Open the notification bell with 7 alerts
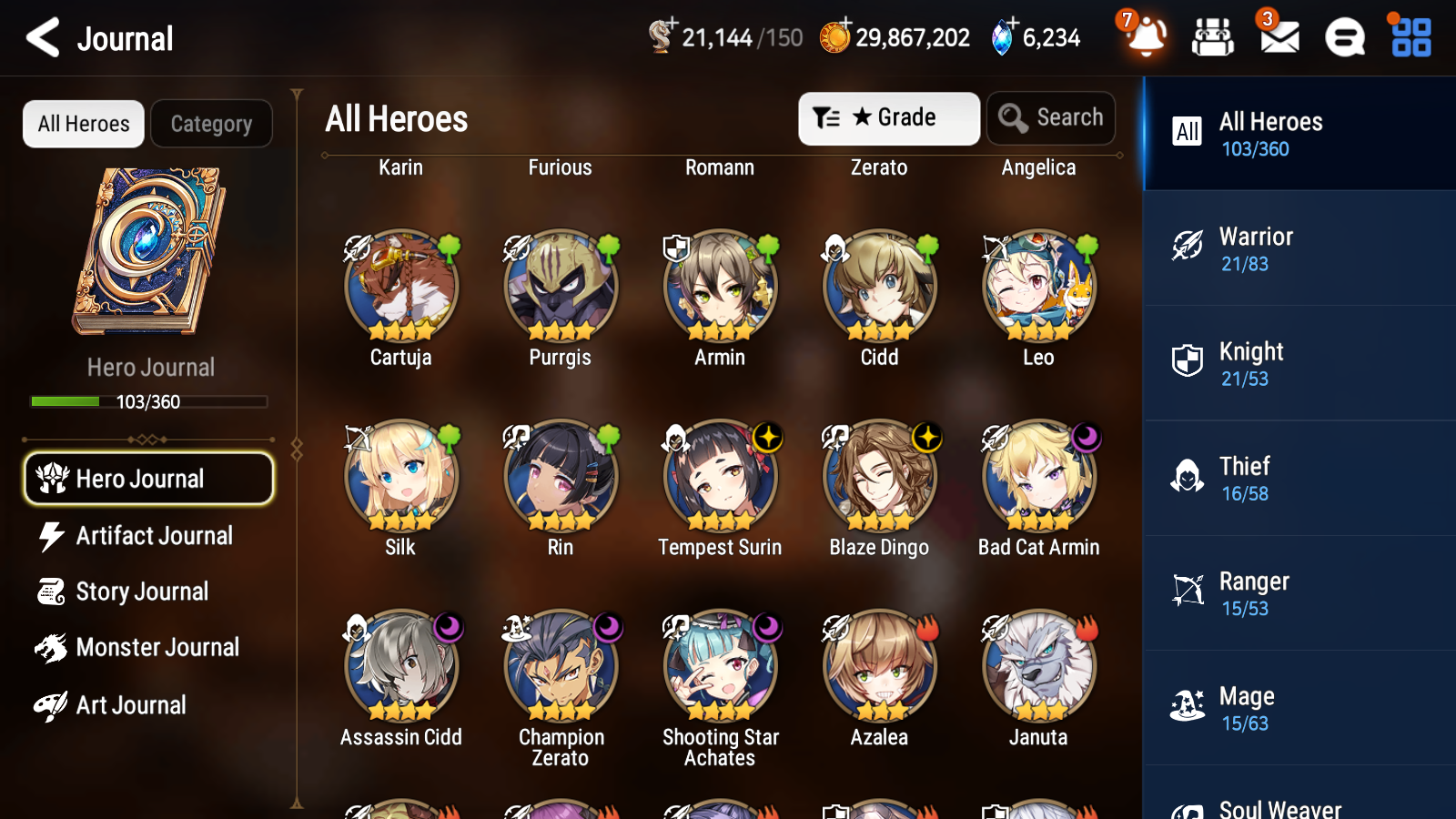 pyautogui.click(x=1146, y=37)
